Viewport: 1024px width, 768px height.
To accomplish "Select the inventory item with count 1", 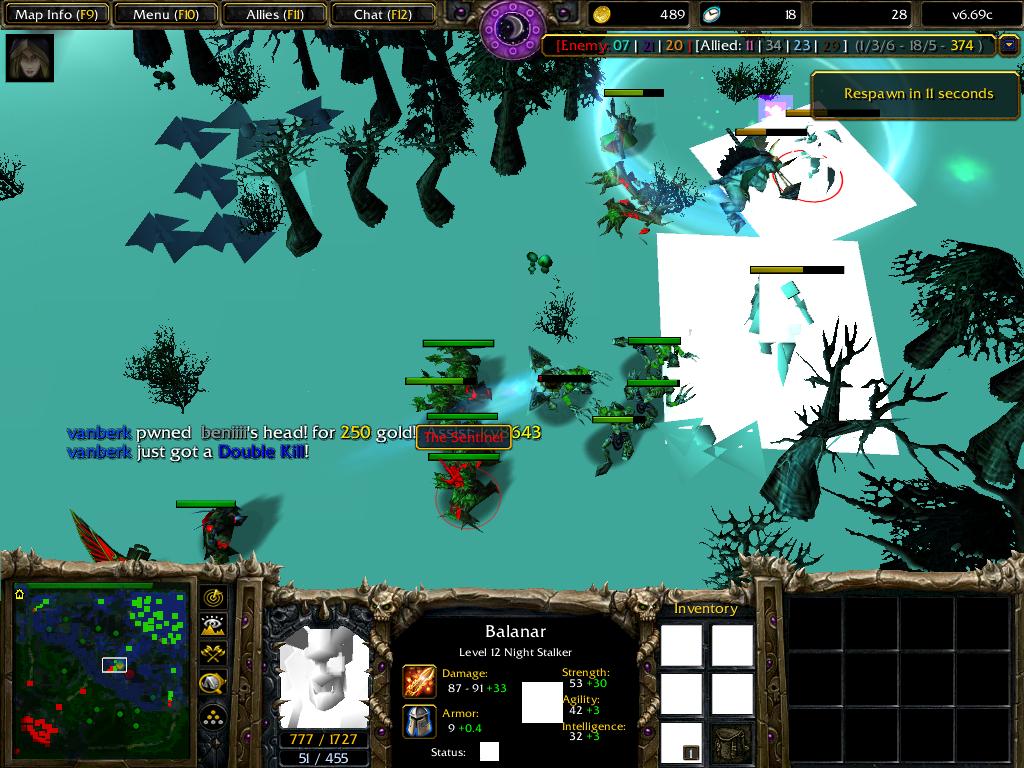I will point(681,742).
